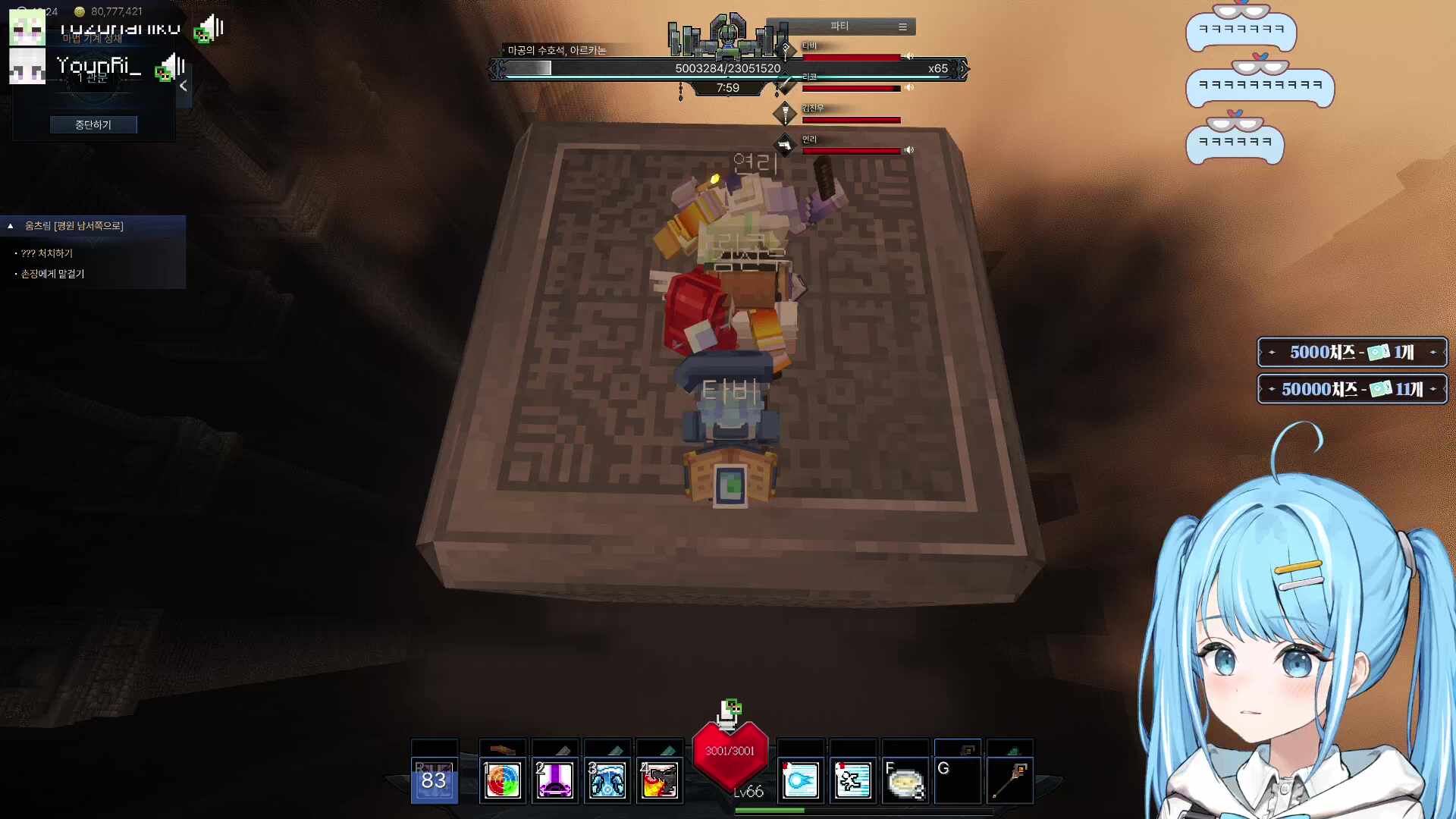The height and width of the screenshot is (819, 1456).
Task: Collapse the 움츠림 quest tracker triangle
Action: coord(10,225)
